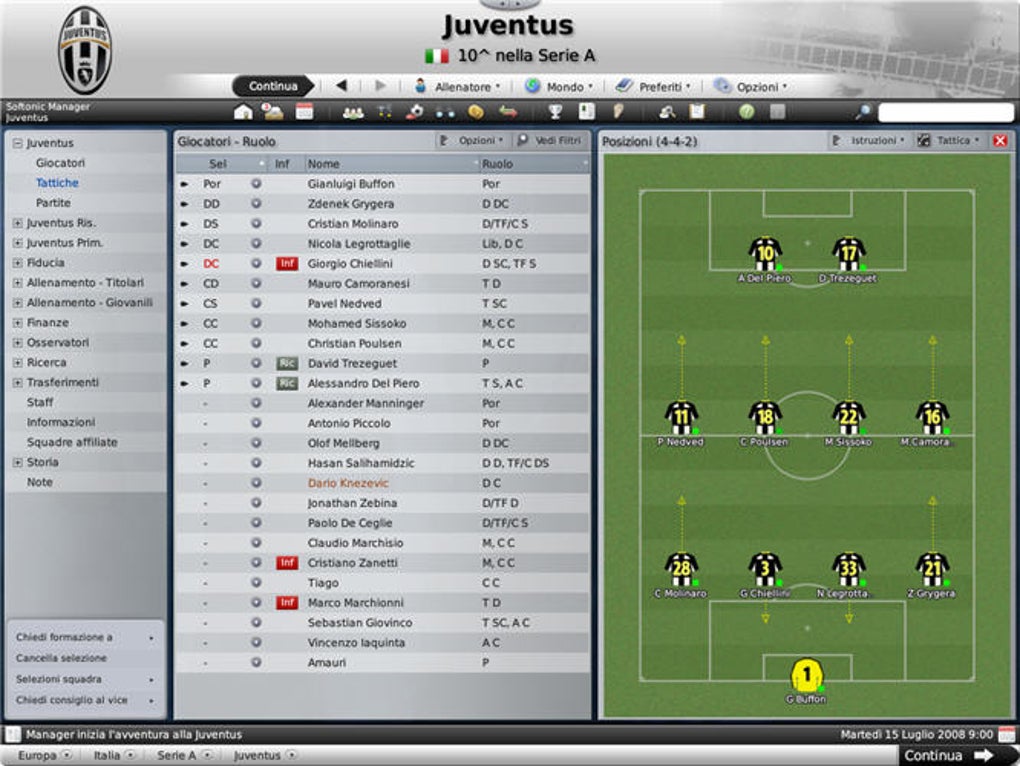Select Gianluigi Buffon in the player list
Image resolution: width=1020 pixels, height=766 pixels.
[x=351, y=184]
